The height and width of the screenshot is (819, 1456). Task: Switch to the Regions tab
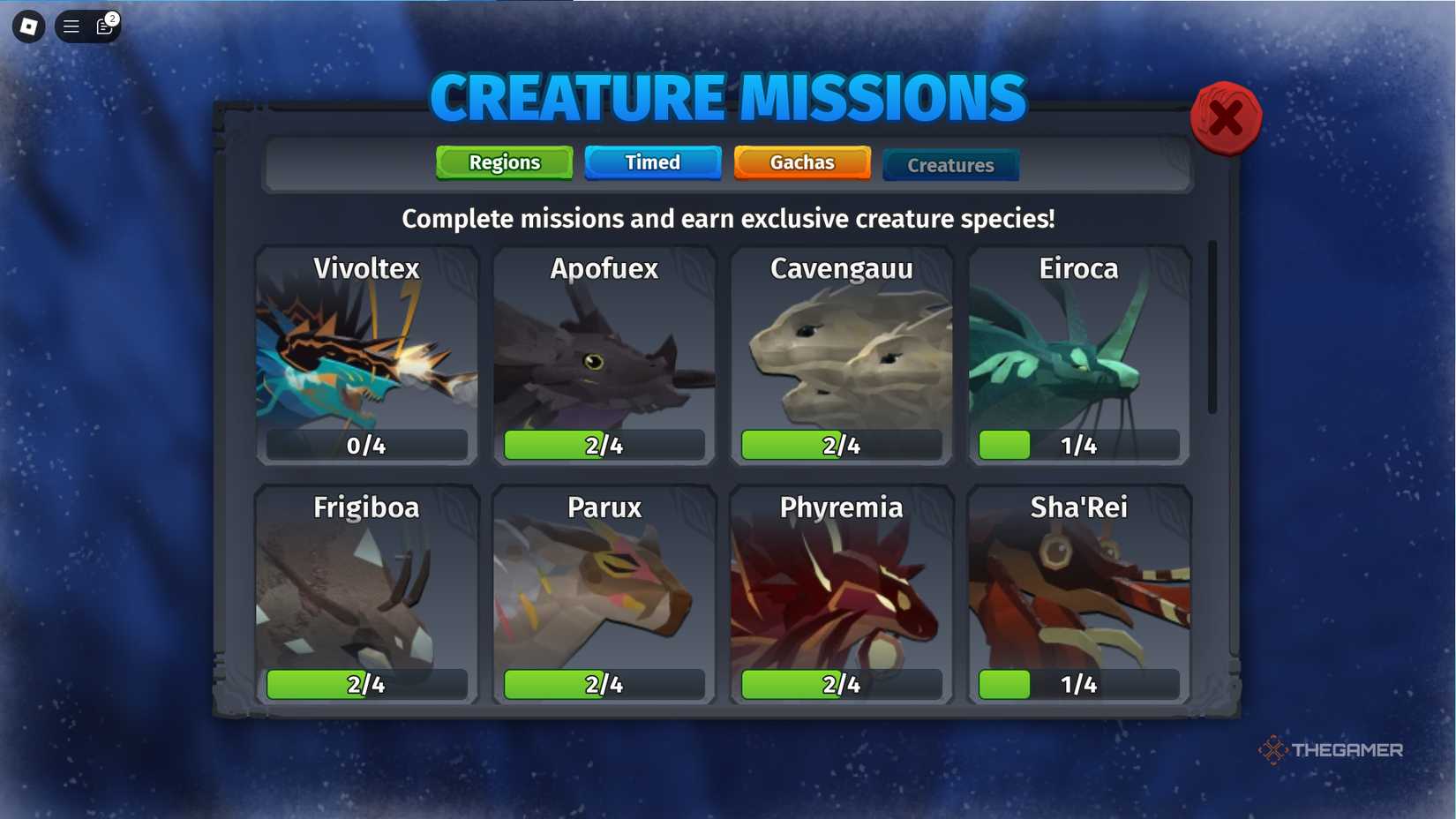[503, 162]
